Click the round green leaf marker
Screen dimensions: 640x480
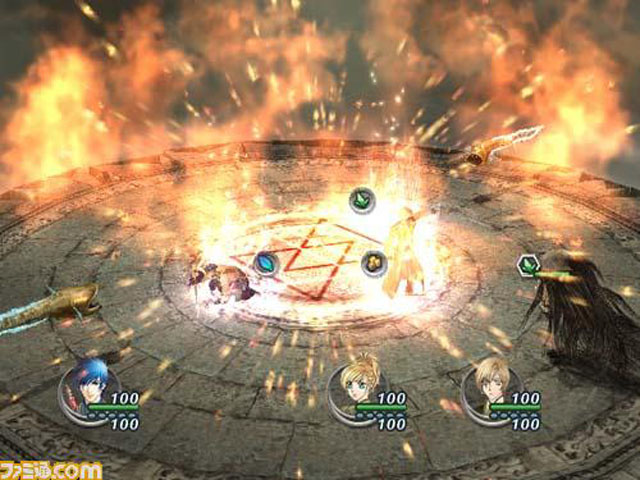(362, 200)
